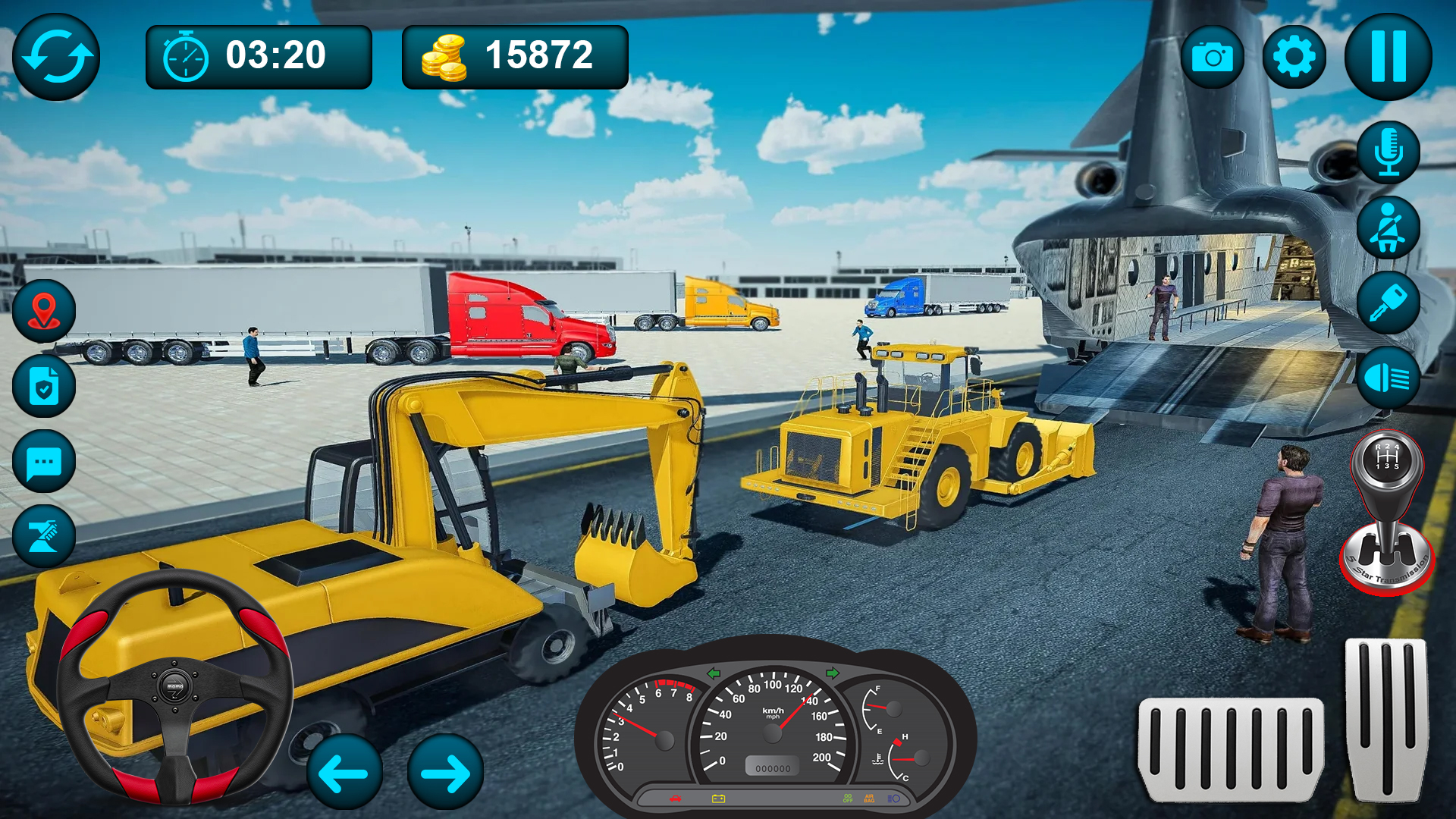Check the 03:20 timer display

pos(259,55)
